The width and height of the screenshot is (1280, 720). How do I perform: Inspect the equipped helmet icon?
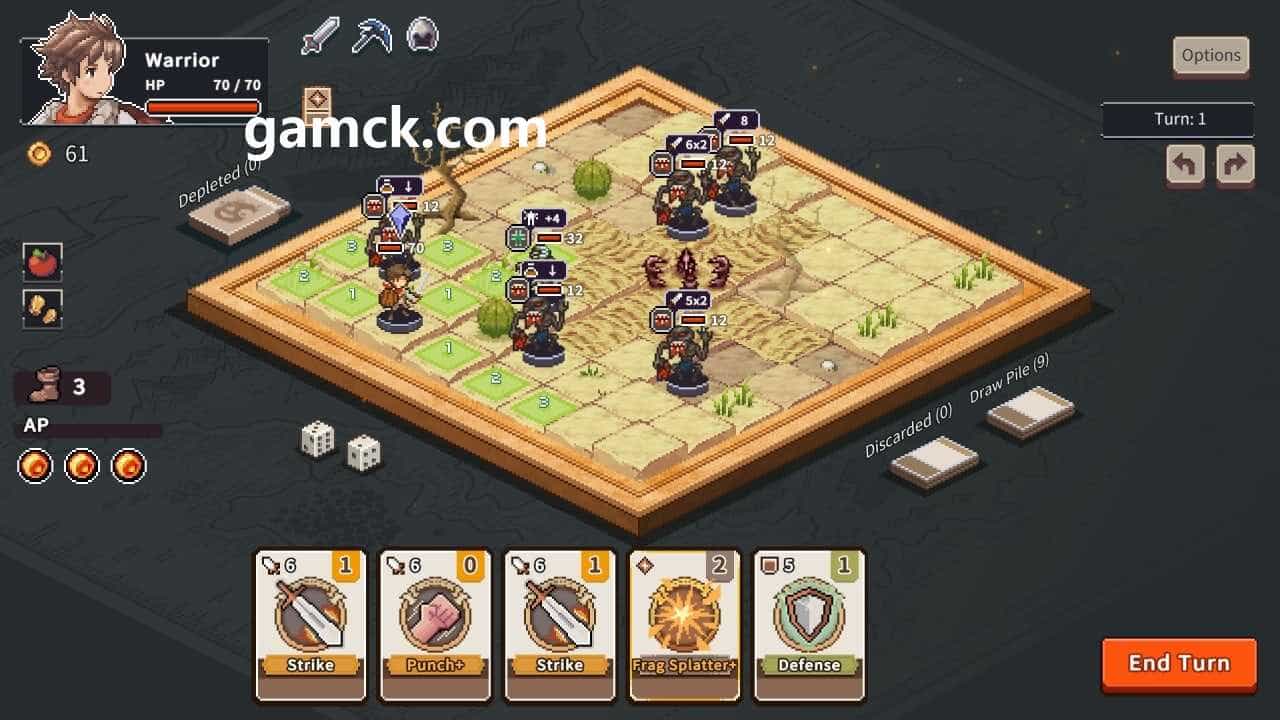click(x=422, y=36)
